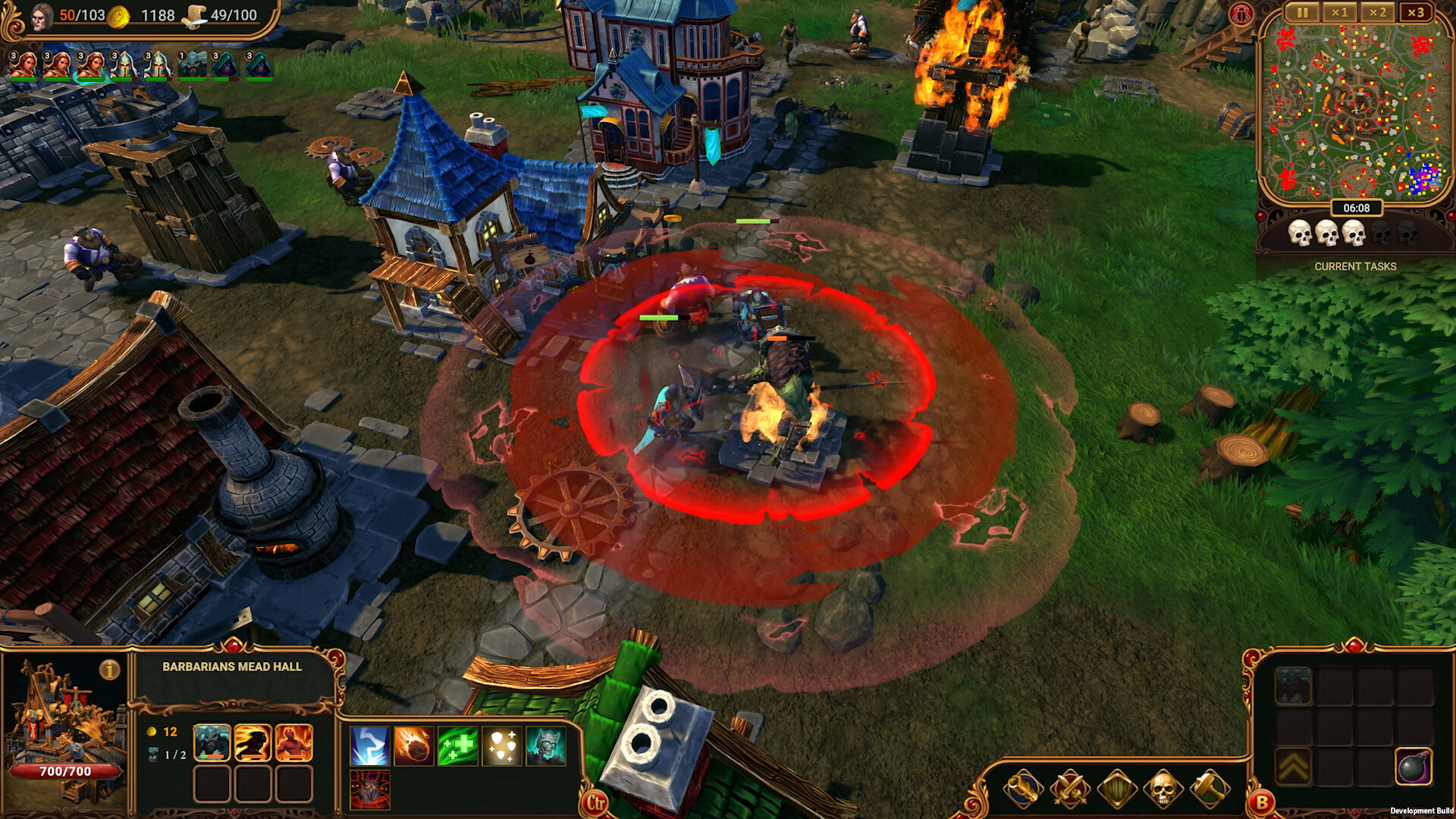Pause the game
The width and height of the screenshot is (1456, 819).
point(1302,13)
